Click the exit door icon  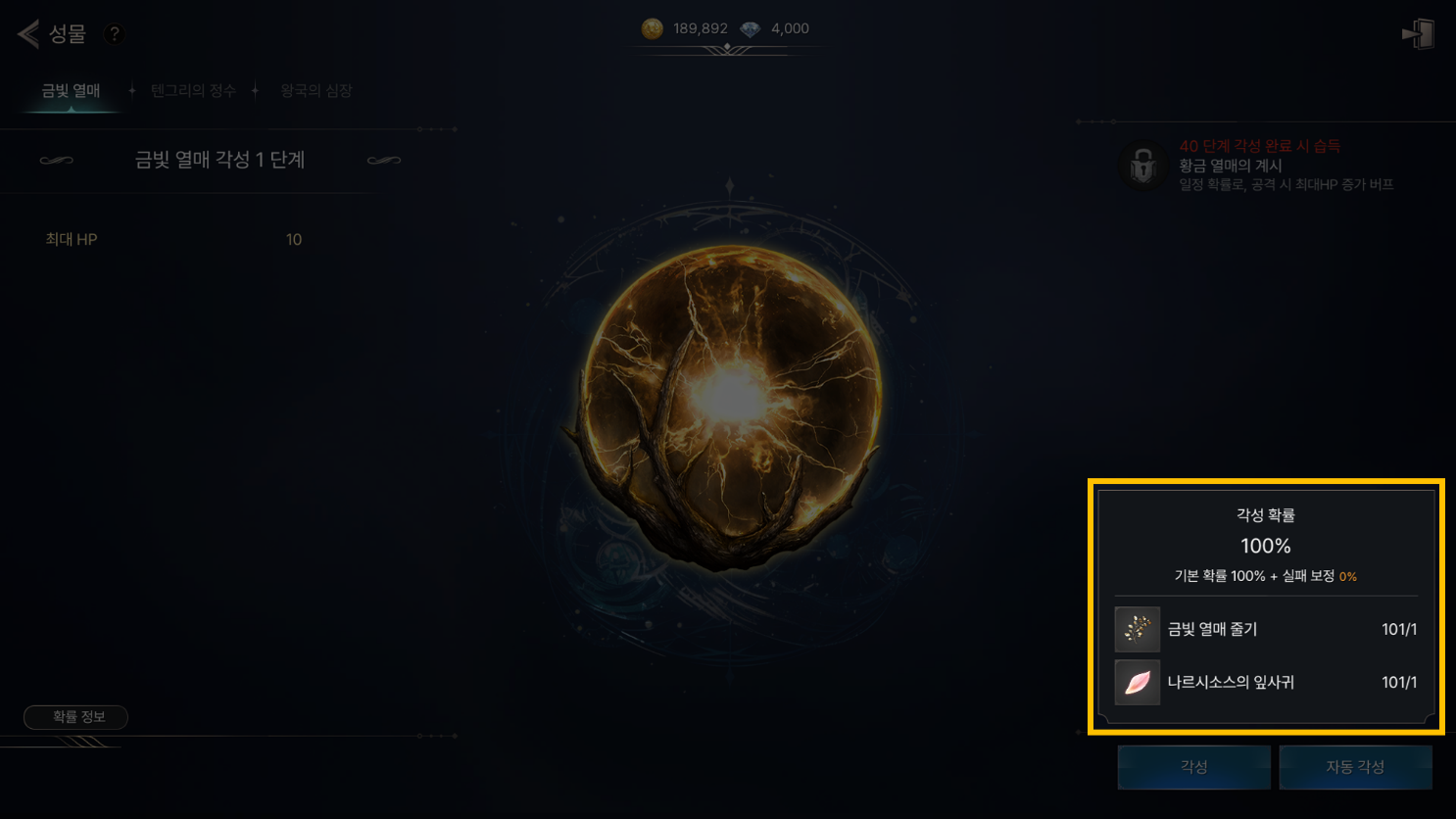point(1418,34)
